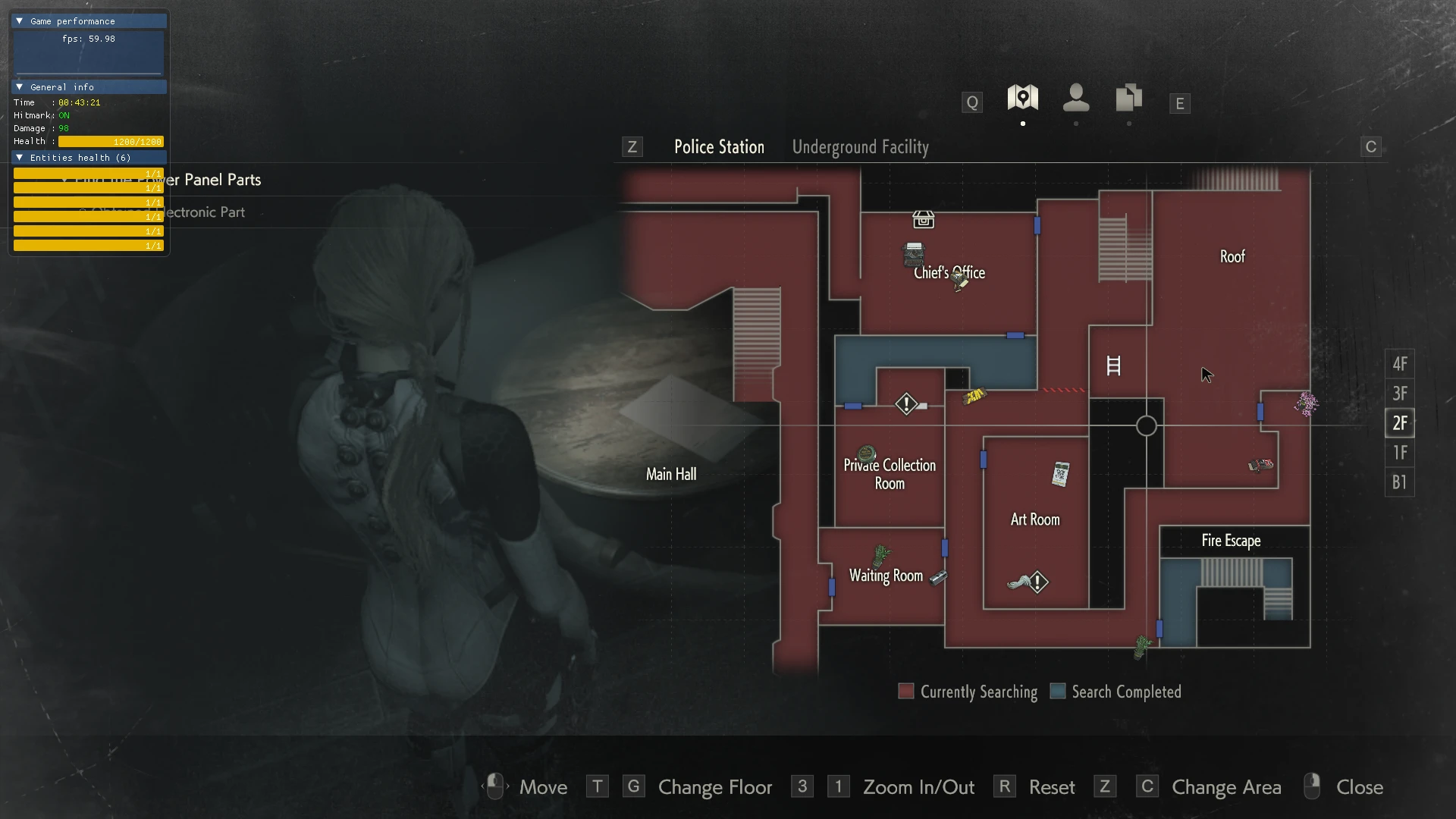Switch to the Underground Facility area tab

point(860,147)
